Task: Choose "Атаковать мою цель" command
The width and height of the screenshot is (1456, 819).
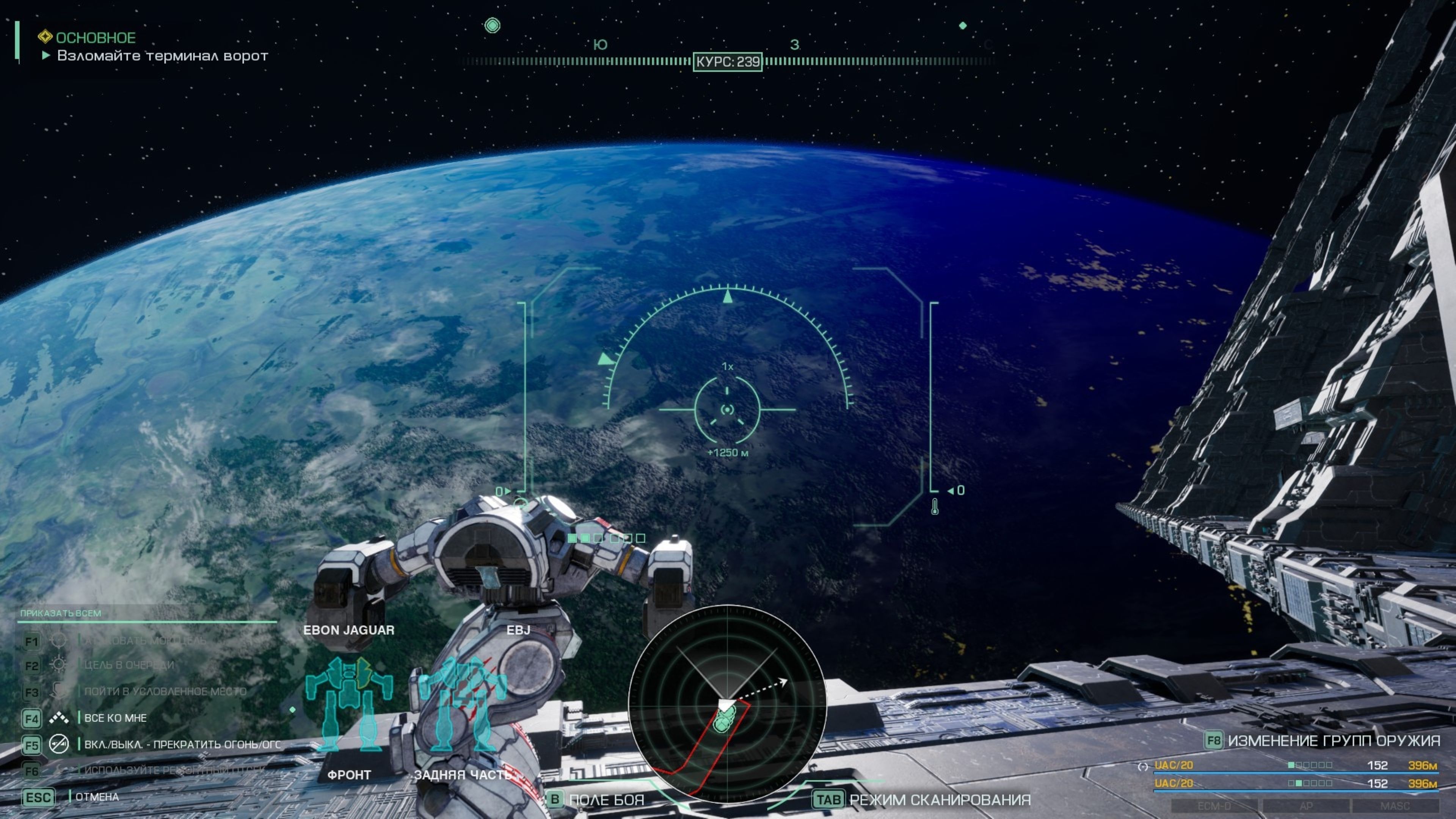Action: [x=145, y=640]
